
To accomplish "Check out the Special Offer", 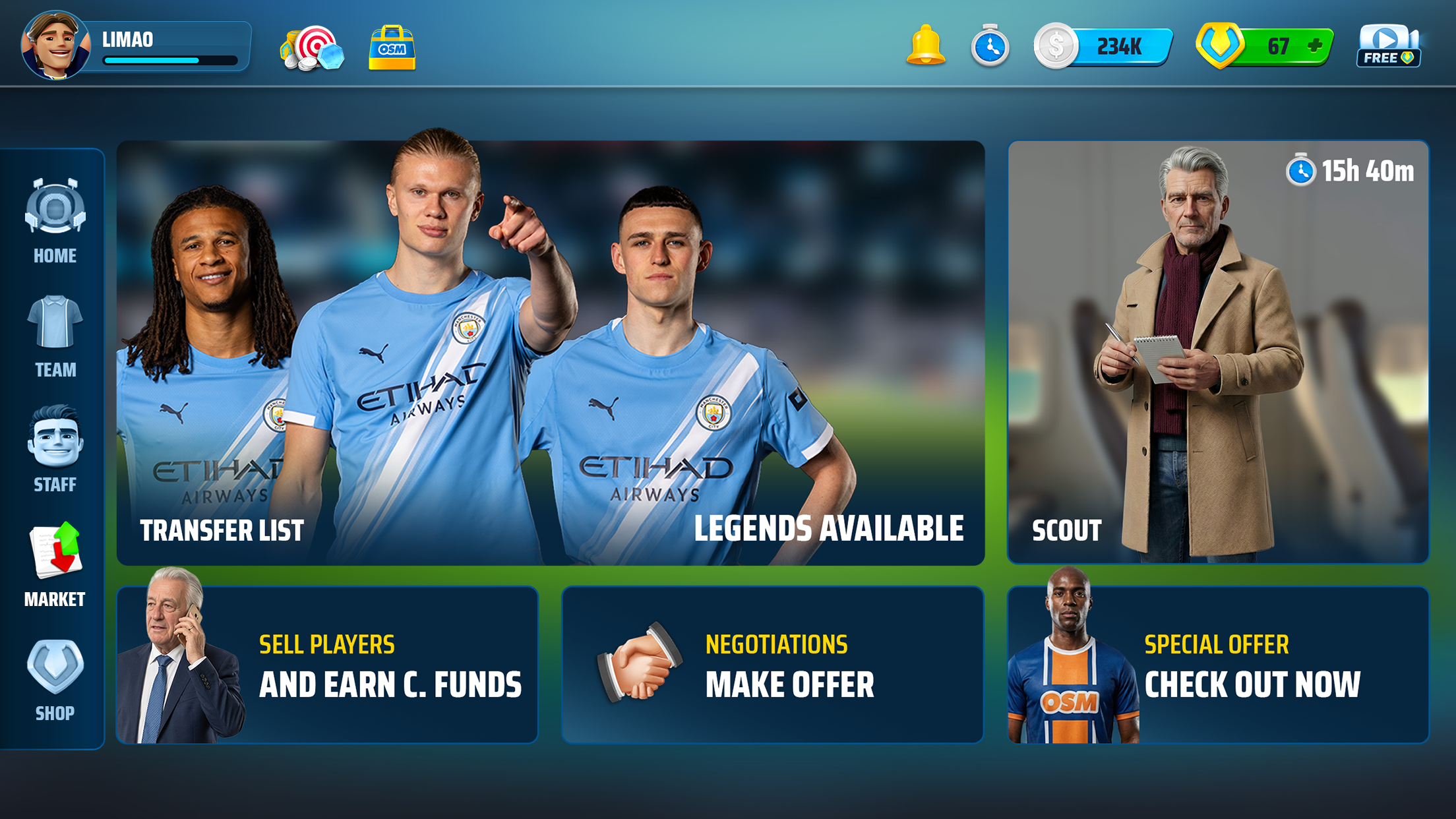I will (1218, 665).
